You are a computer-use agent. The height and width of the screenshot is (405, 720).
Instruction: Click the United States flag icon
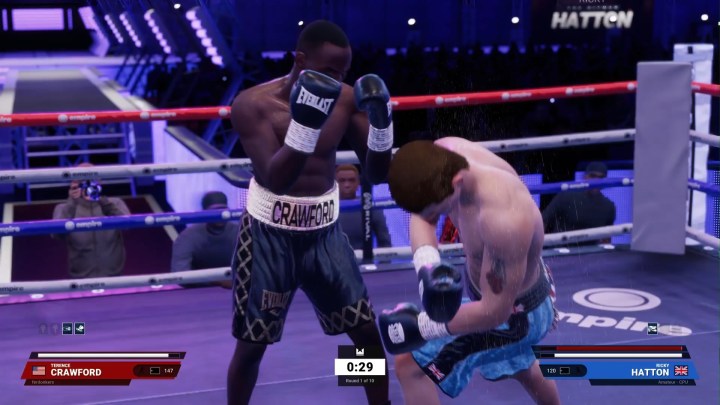pyautogui.click(x=39, y=371)
